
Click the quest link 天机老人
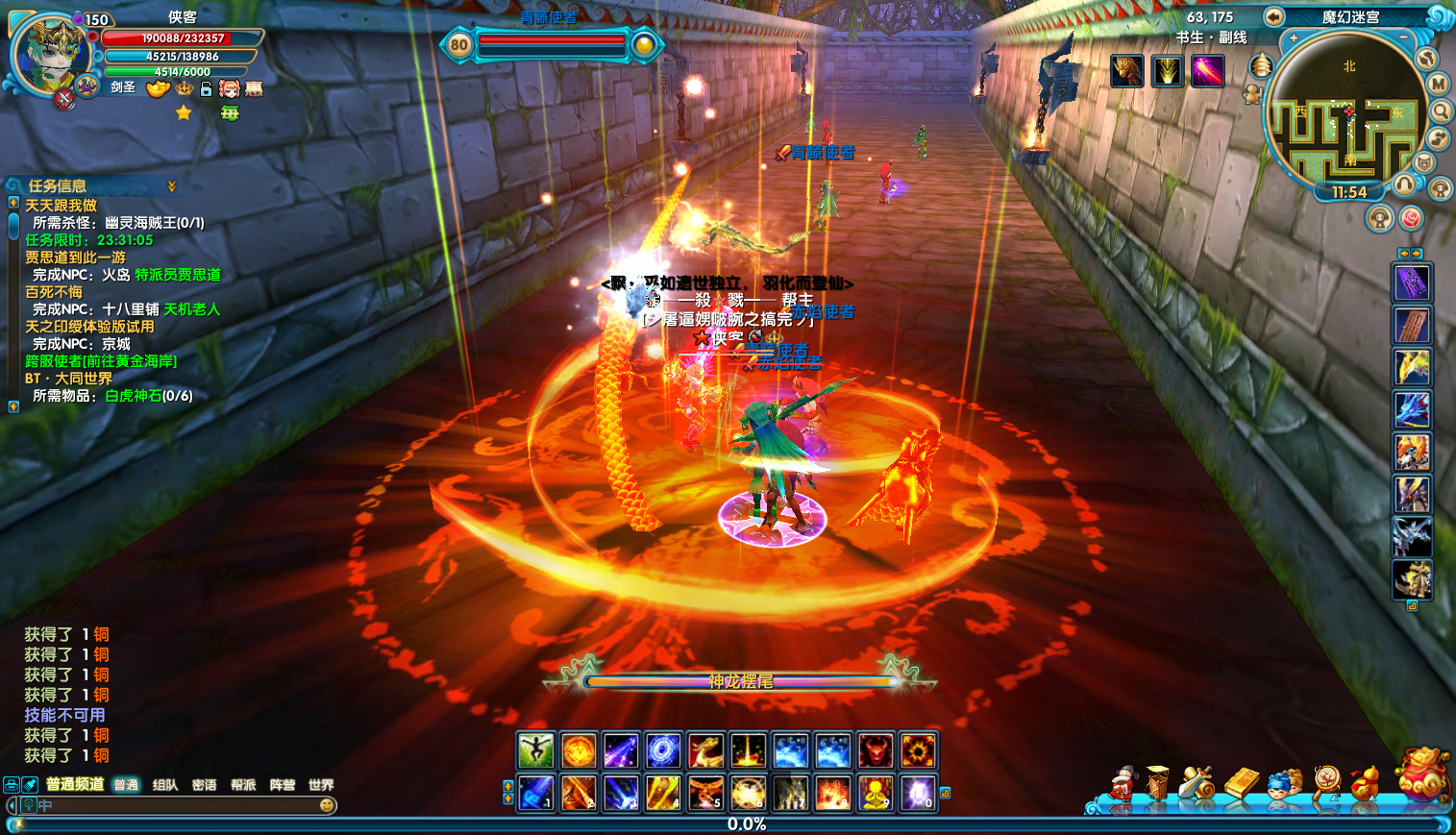click(x=192, y=309)
